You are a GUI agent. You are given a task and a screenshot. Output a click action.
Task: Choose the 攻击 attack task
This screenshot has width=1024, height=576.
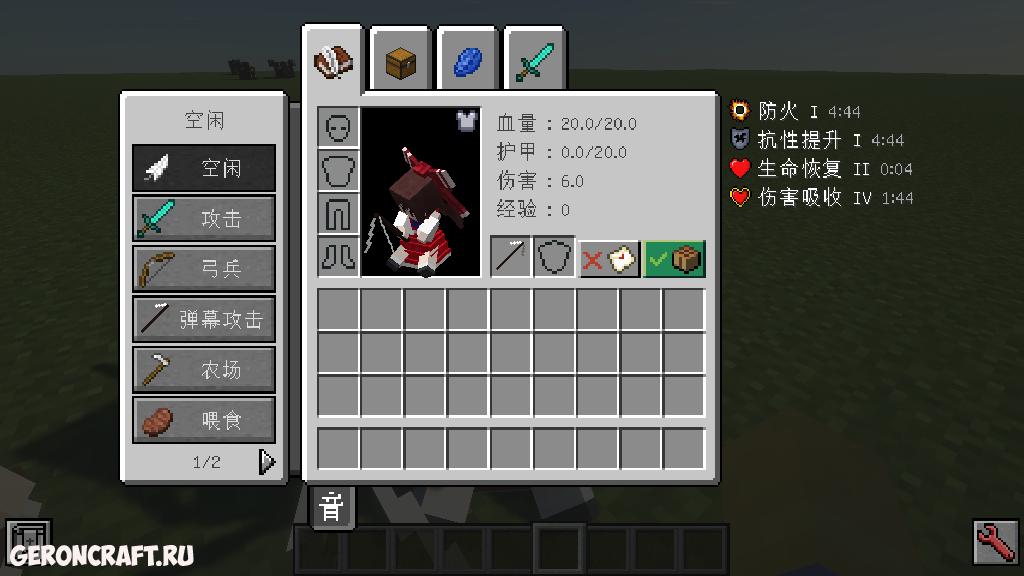(204, 218)
